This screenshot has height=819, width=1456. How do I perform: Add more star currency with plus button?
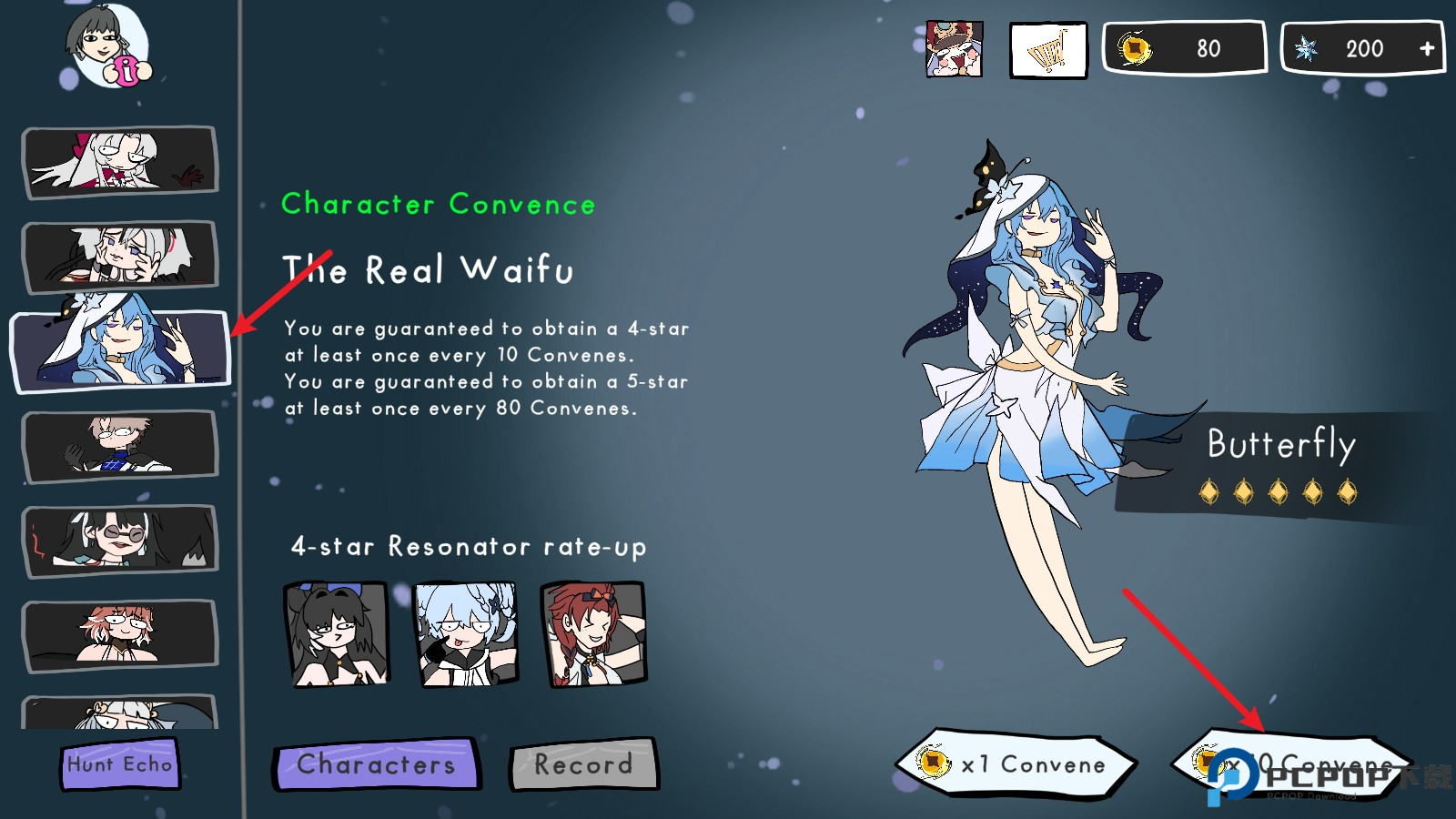tap(1426, 48)
